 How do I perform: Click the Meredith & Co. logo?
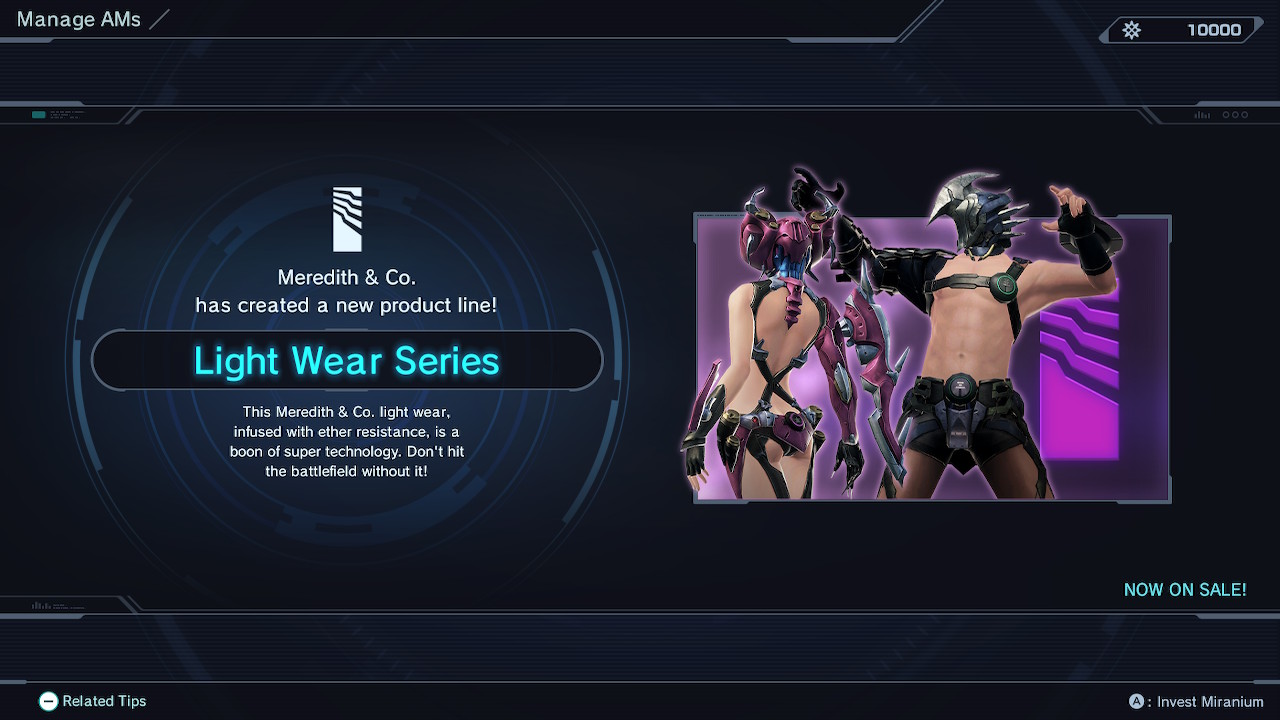click(x=347, y=219)
